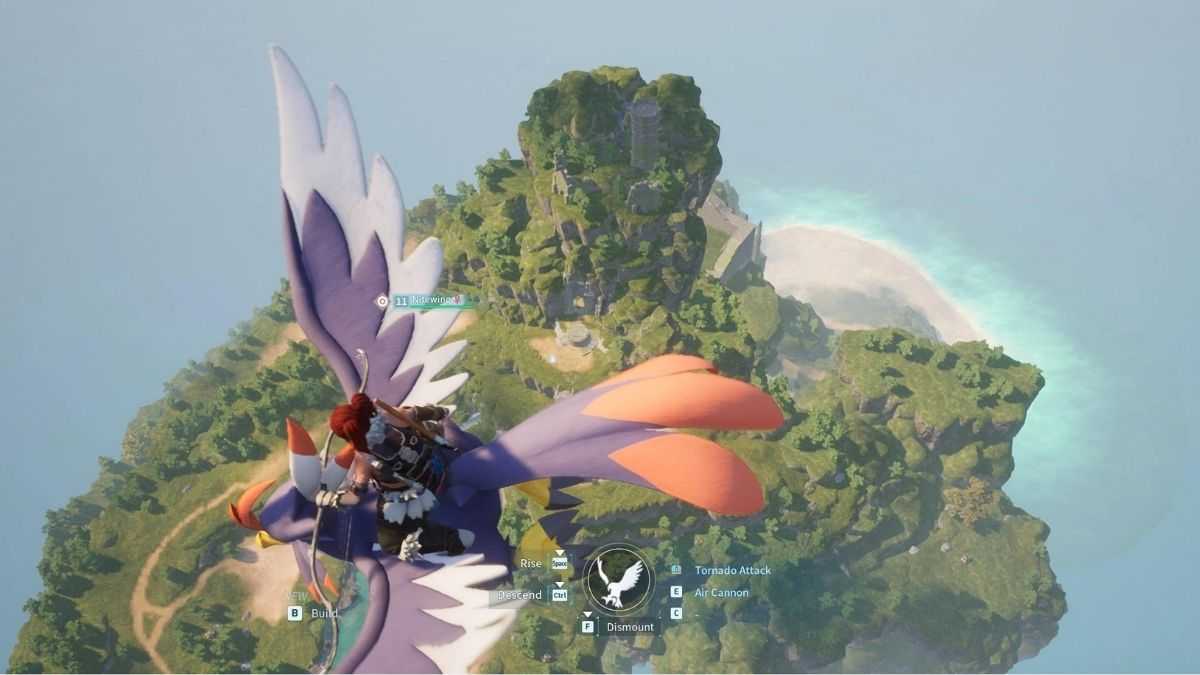Click the Dismount label
This screenshot has height=675, width=1200.
coord(630,627)
